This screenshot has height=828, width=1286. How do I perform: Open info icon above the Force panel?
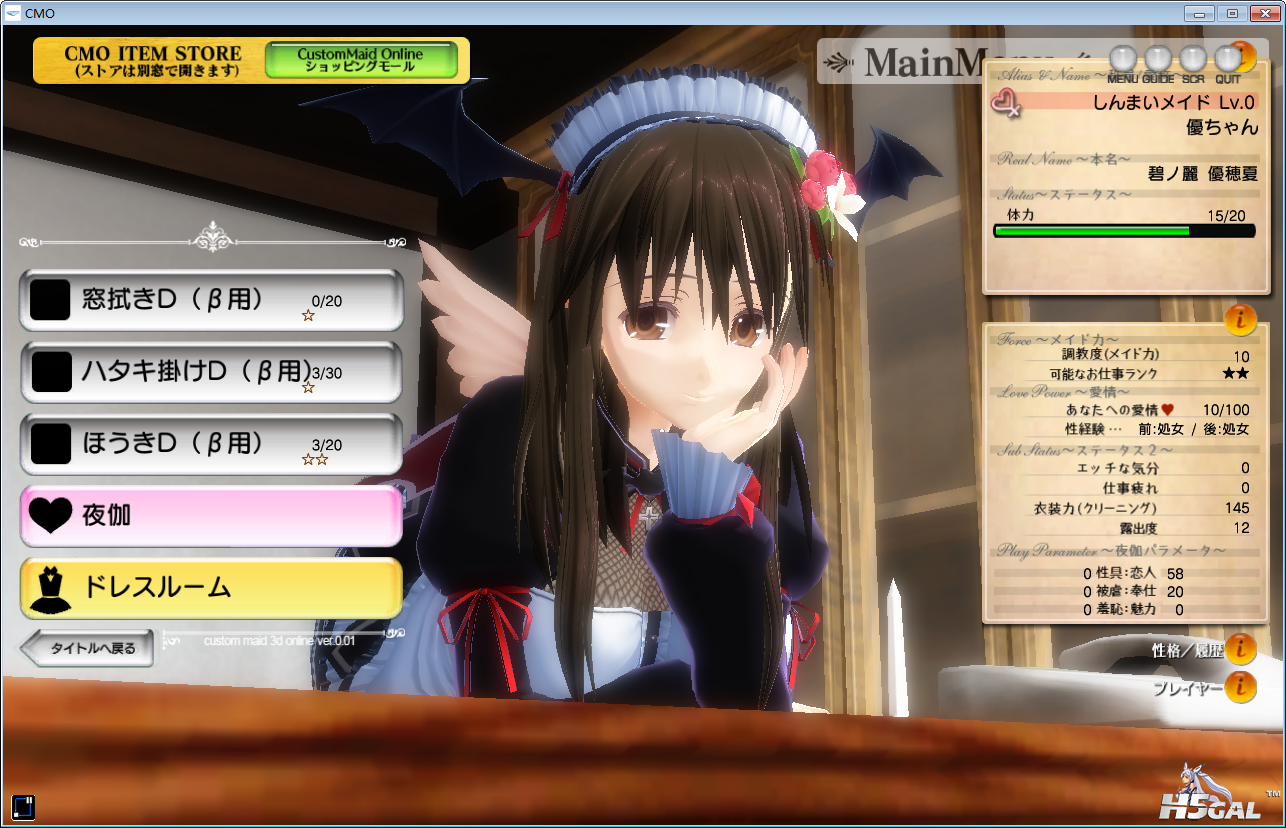point(1240,319)
